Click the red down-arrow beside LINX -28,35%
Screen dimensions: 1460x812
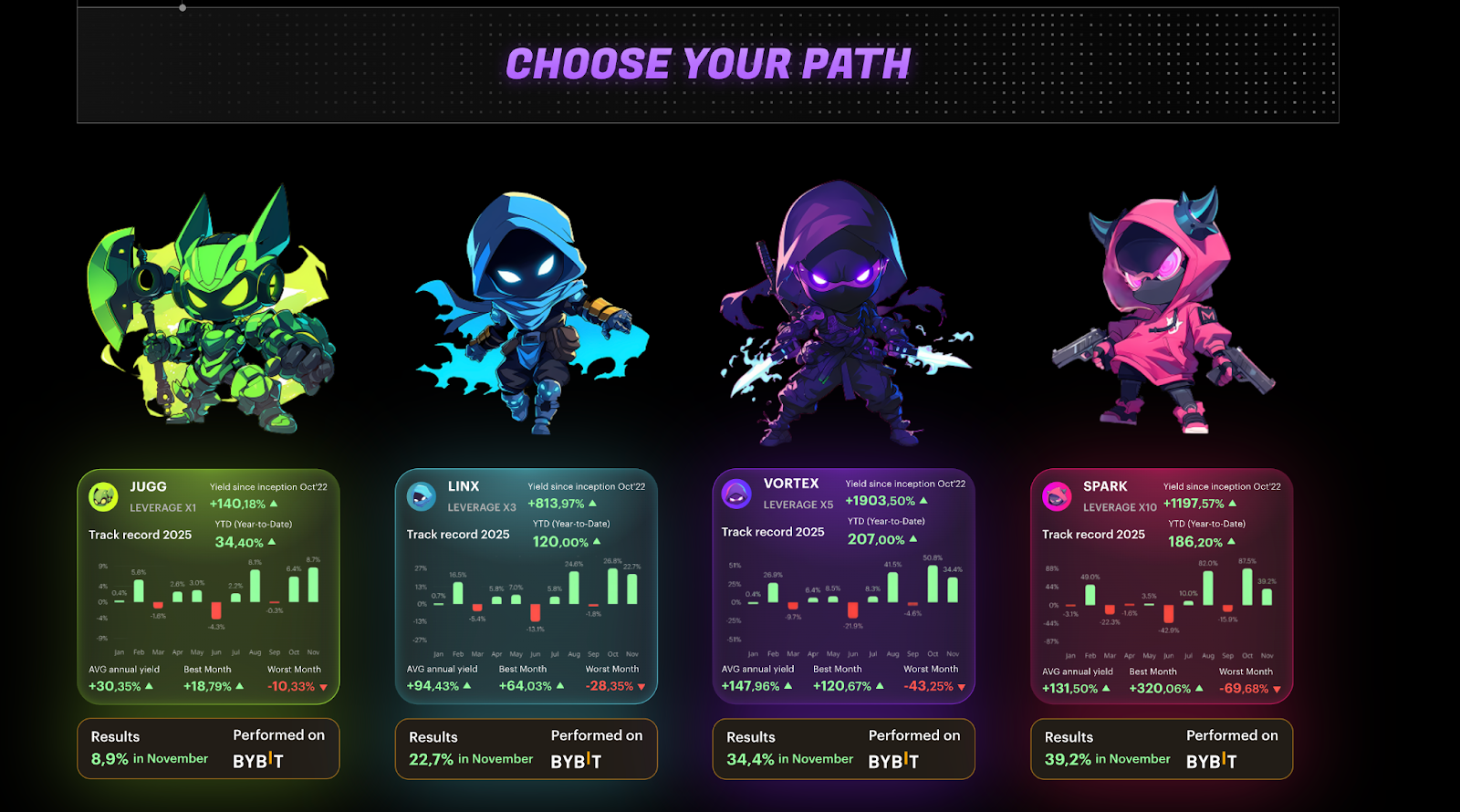639,688
